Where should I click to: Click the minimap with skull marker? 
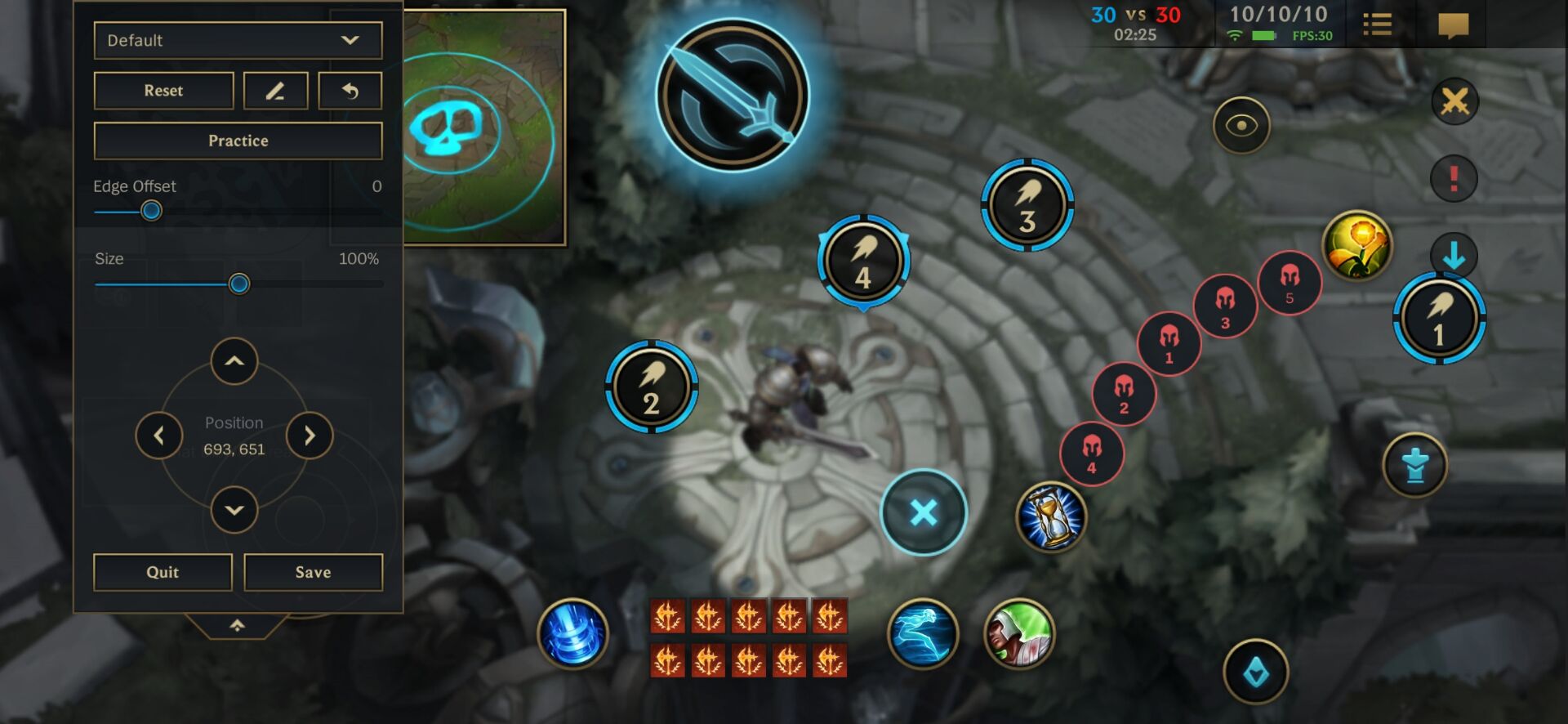(483, 127)
